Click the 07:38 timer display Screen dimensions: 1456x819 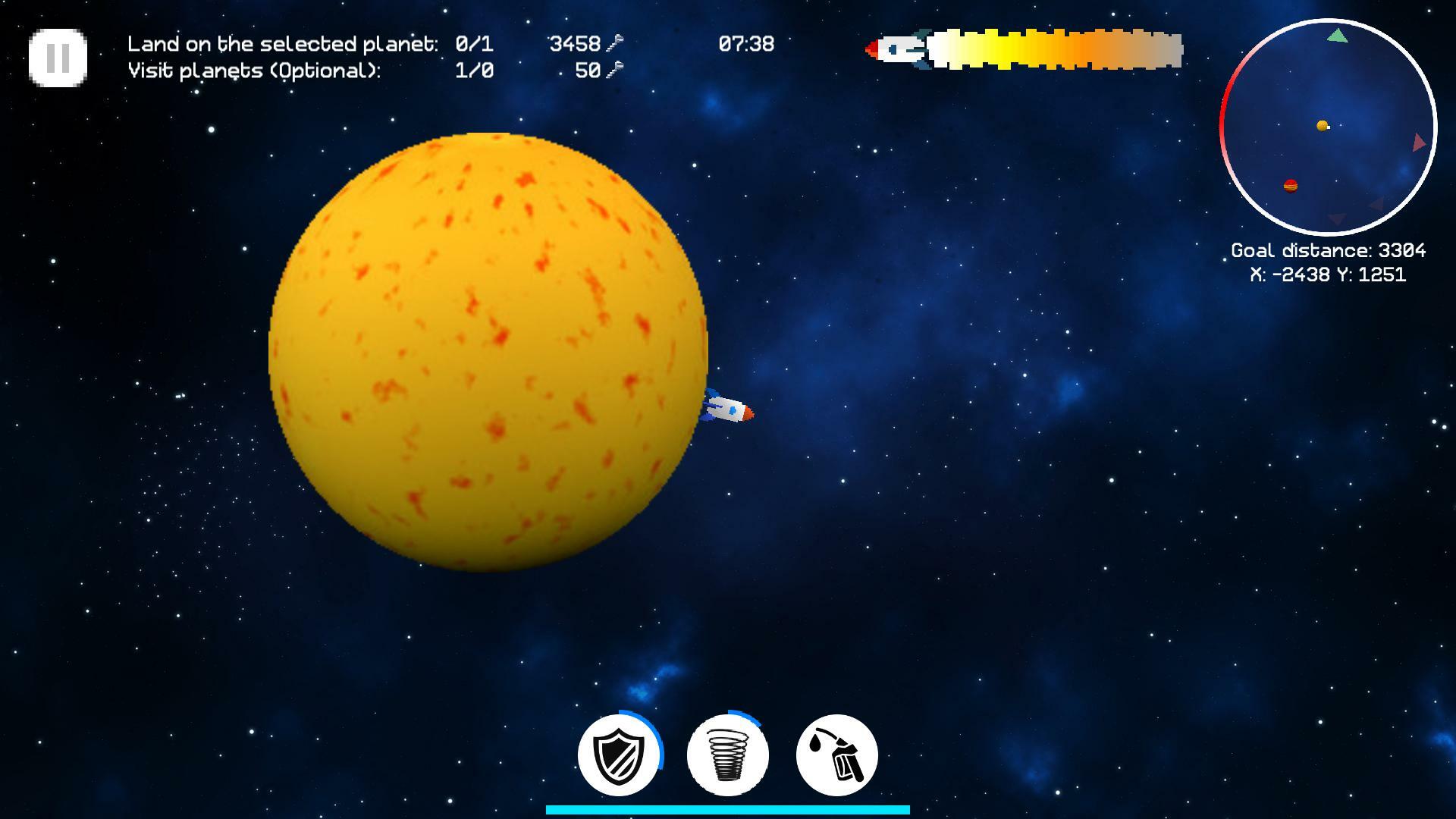click(x=745, y=44)
